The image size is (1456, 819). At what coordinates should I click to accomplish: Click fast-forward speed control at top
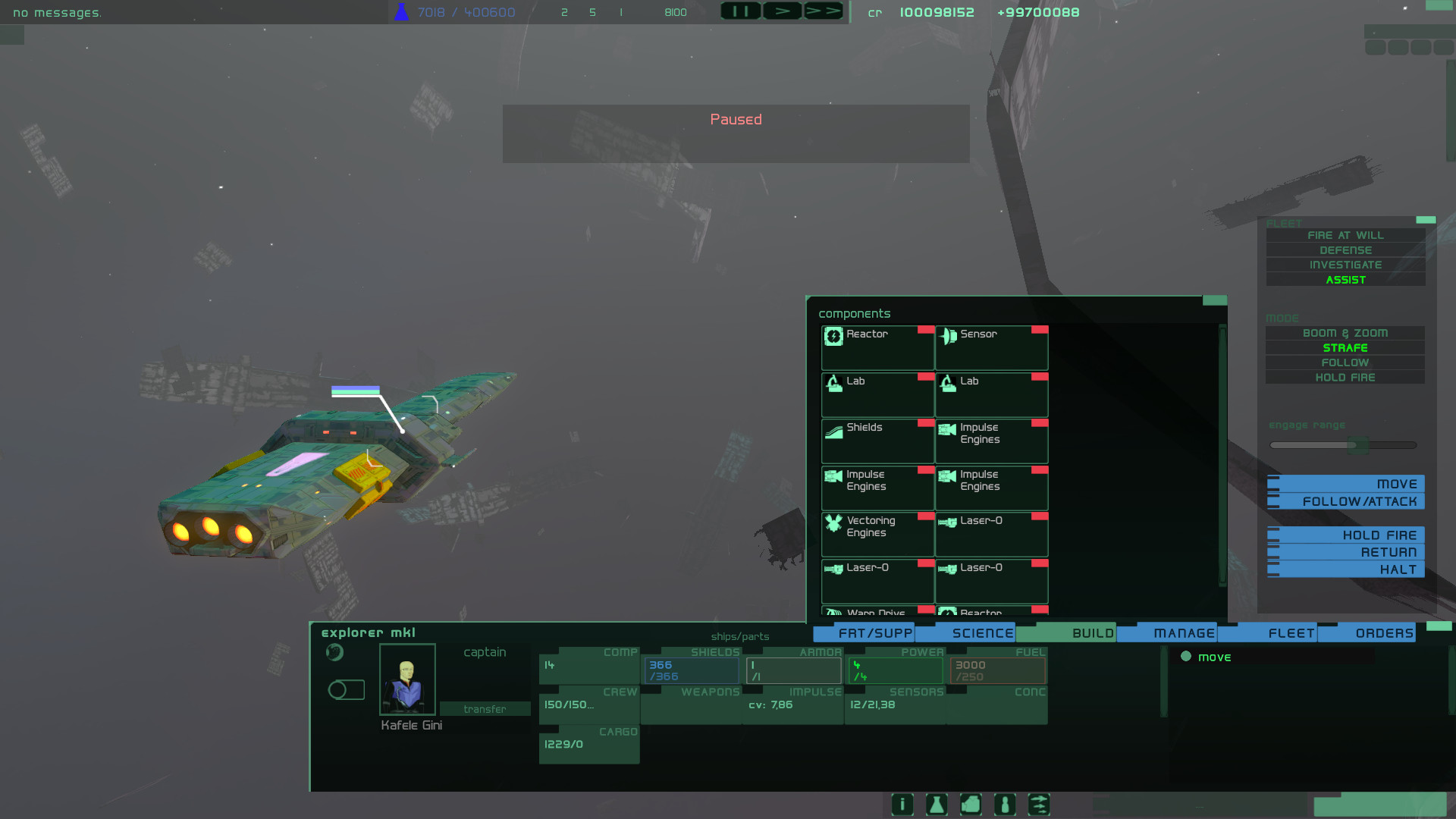(x=823, y=11)
